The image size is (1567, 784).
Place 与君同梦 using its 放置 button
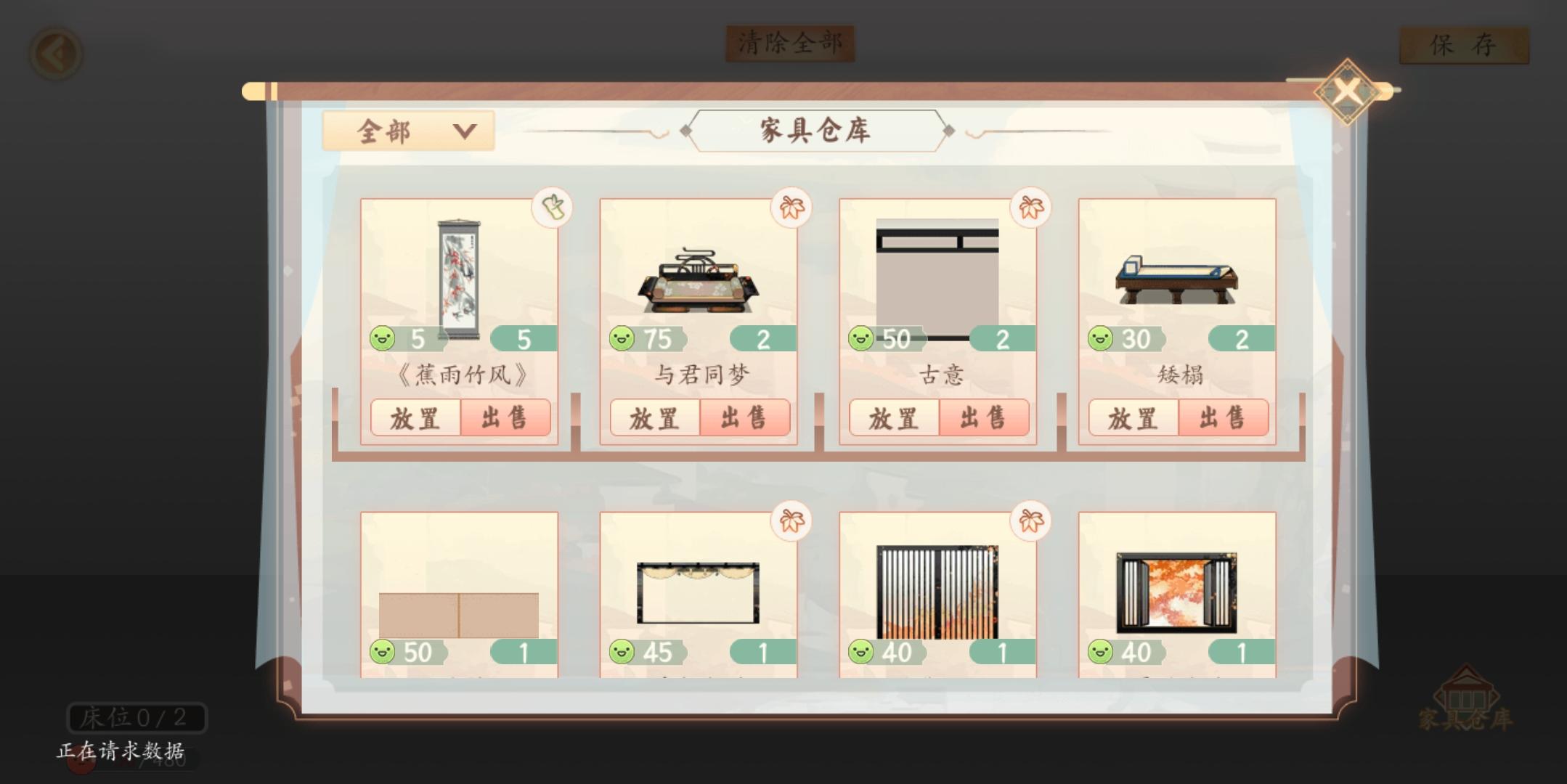pos(654,418)
